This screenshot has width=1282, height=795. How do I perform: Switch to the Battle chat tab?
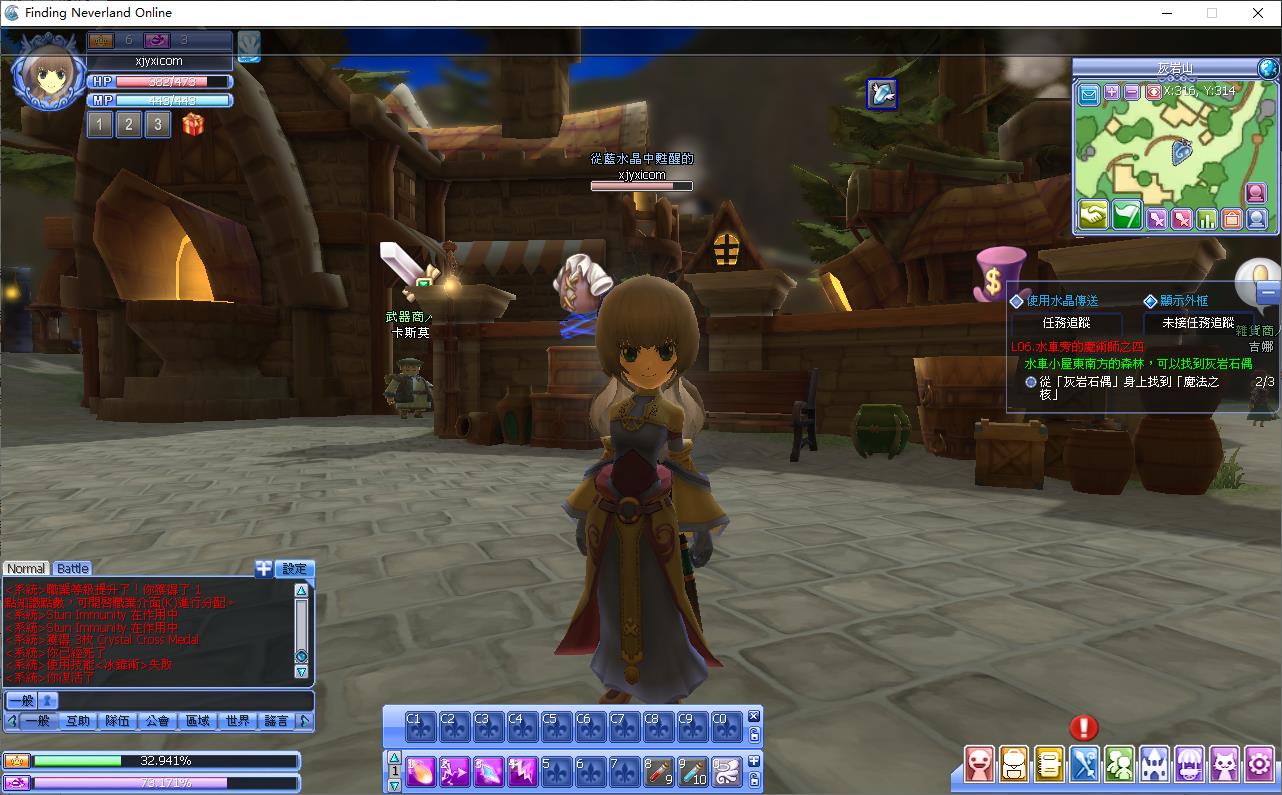[x=73, y=568]
